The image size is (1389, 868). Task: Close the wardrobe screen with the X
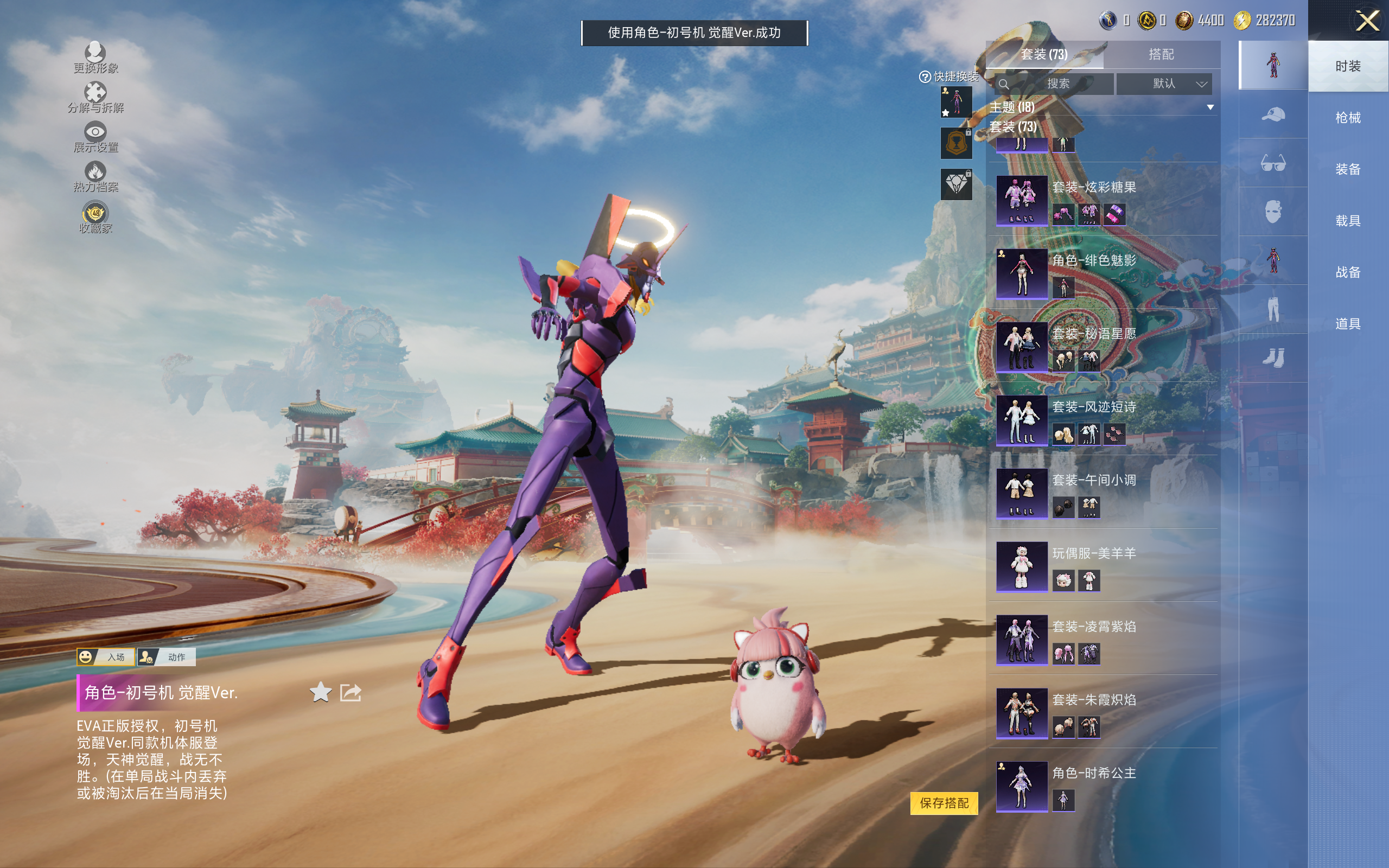click(x=1367, y=21)
